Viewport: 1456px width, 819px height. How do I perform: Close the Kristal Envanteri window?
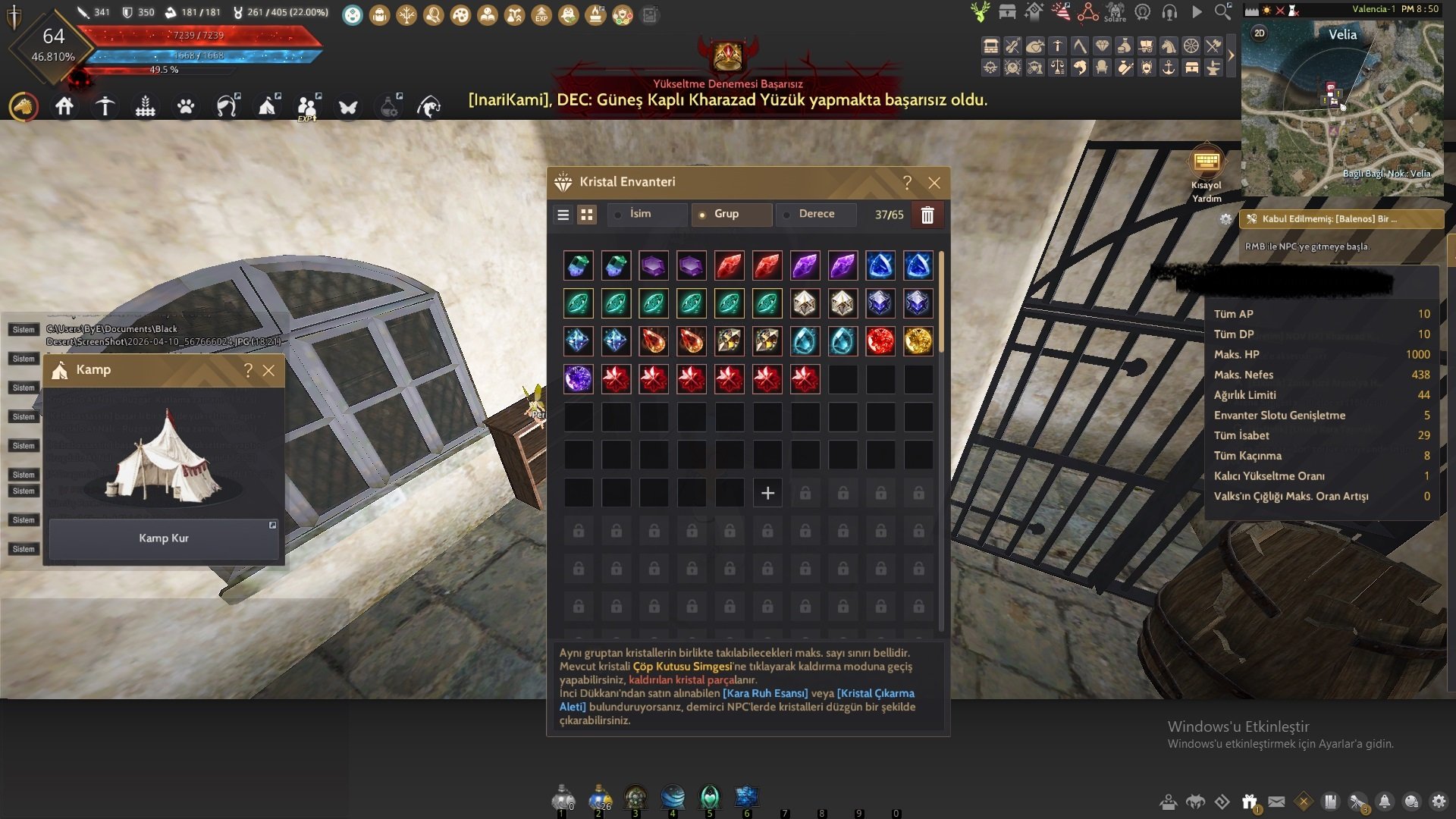point(934,183)
